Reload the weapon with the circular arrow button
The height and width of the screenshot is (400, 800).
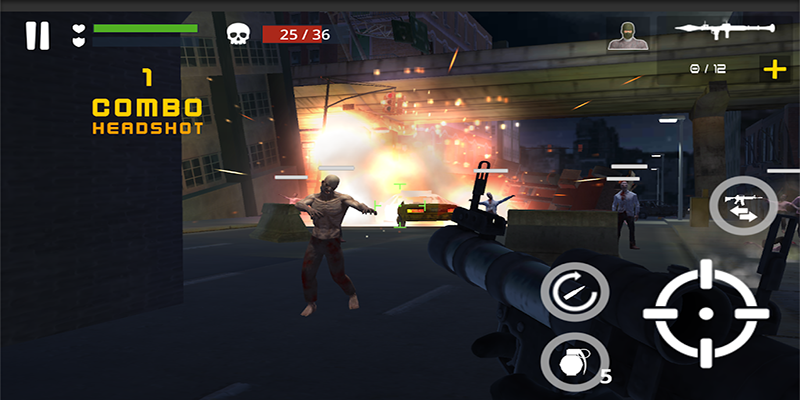click(575, 291)
